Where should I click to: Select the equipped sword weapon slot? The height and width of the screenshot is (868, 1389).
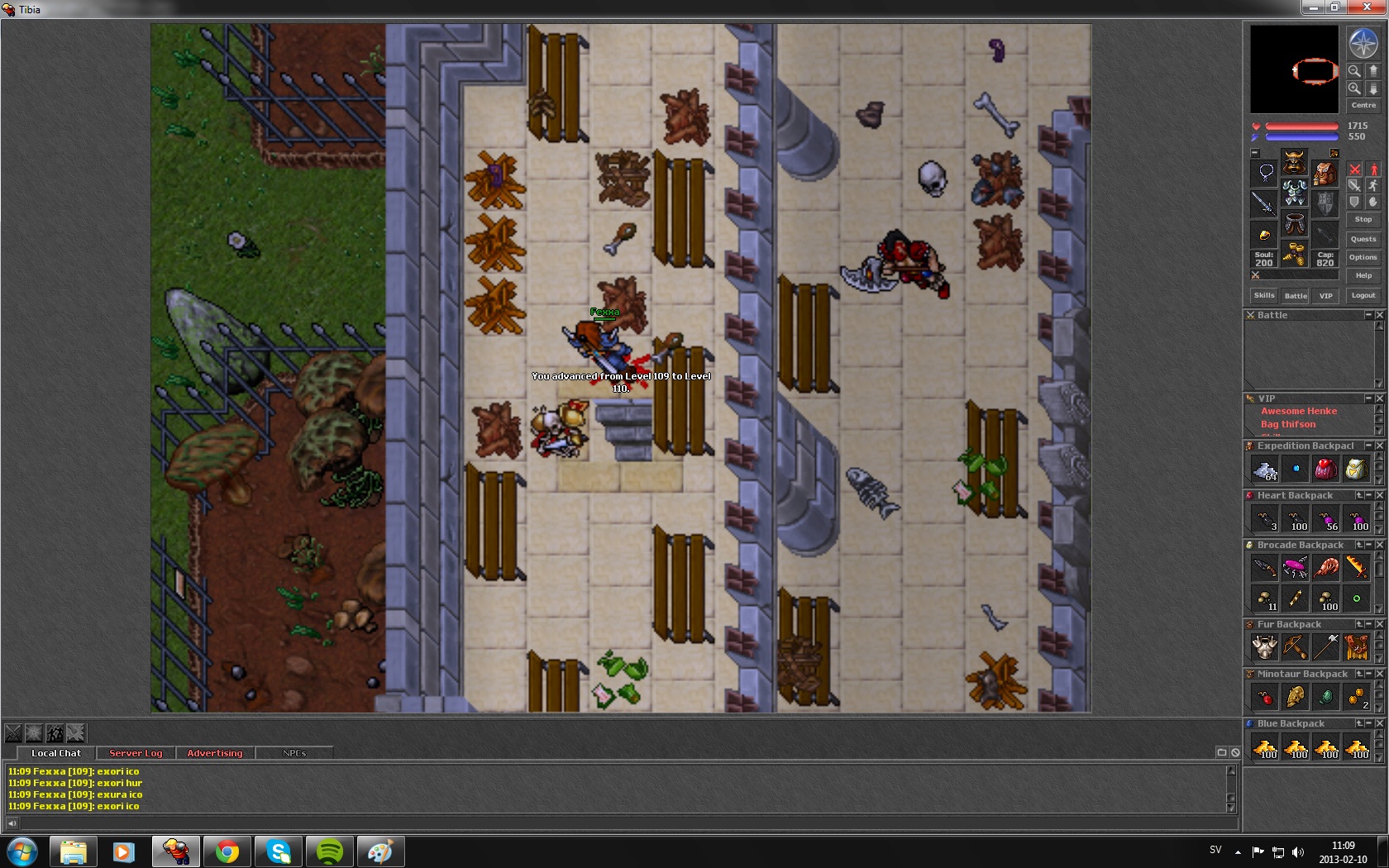[1264, 203]
